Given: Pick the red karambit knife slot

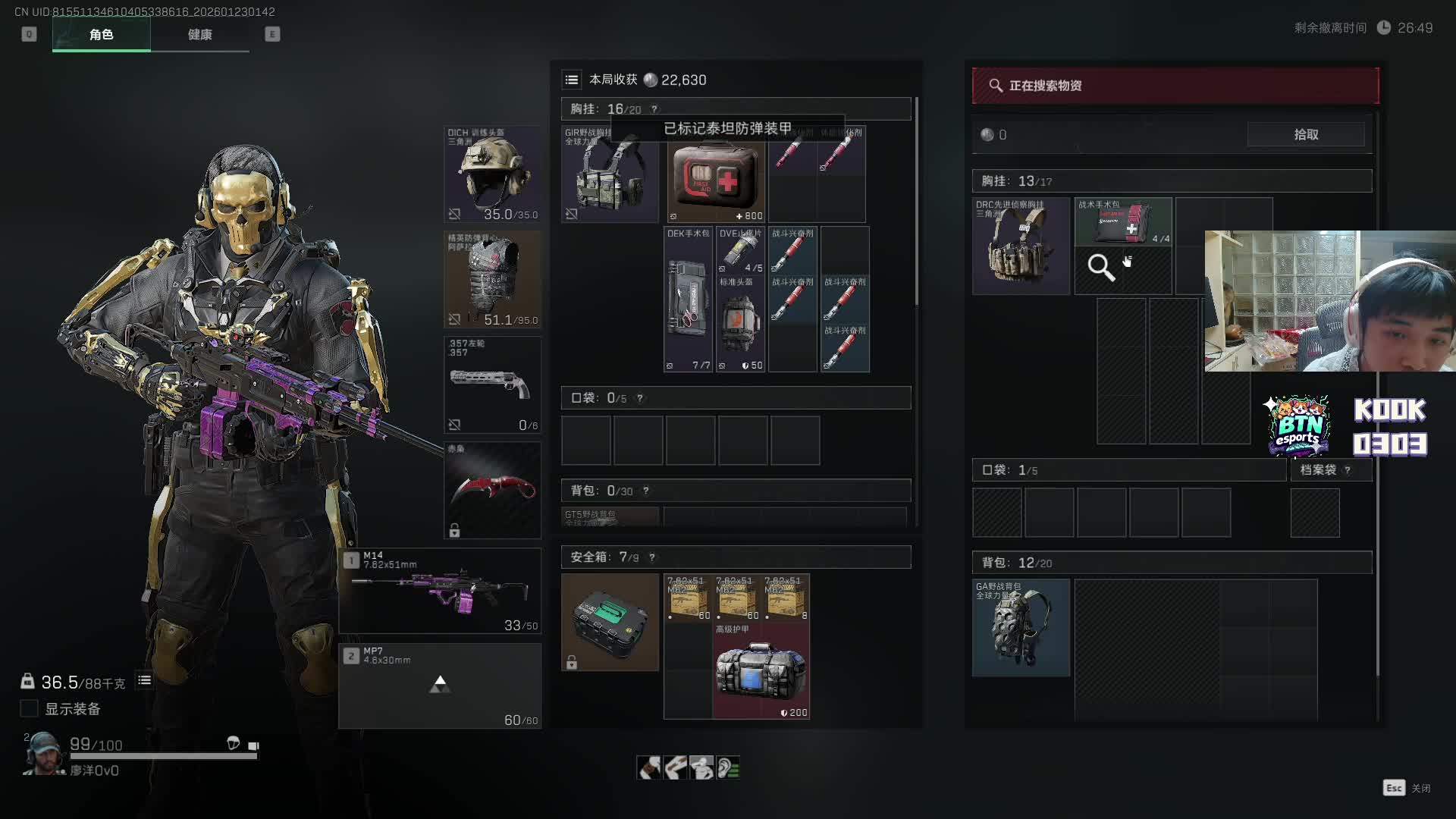Looking at the screenshot, I should pos(492,490).
